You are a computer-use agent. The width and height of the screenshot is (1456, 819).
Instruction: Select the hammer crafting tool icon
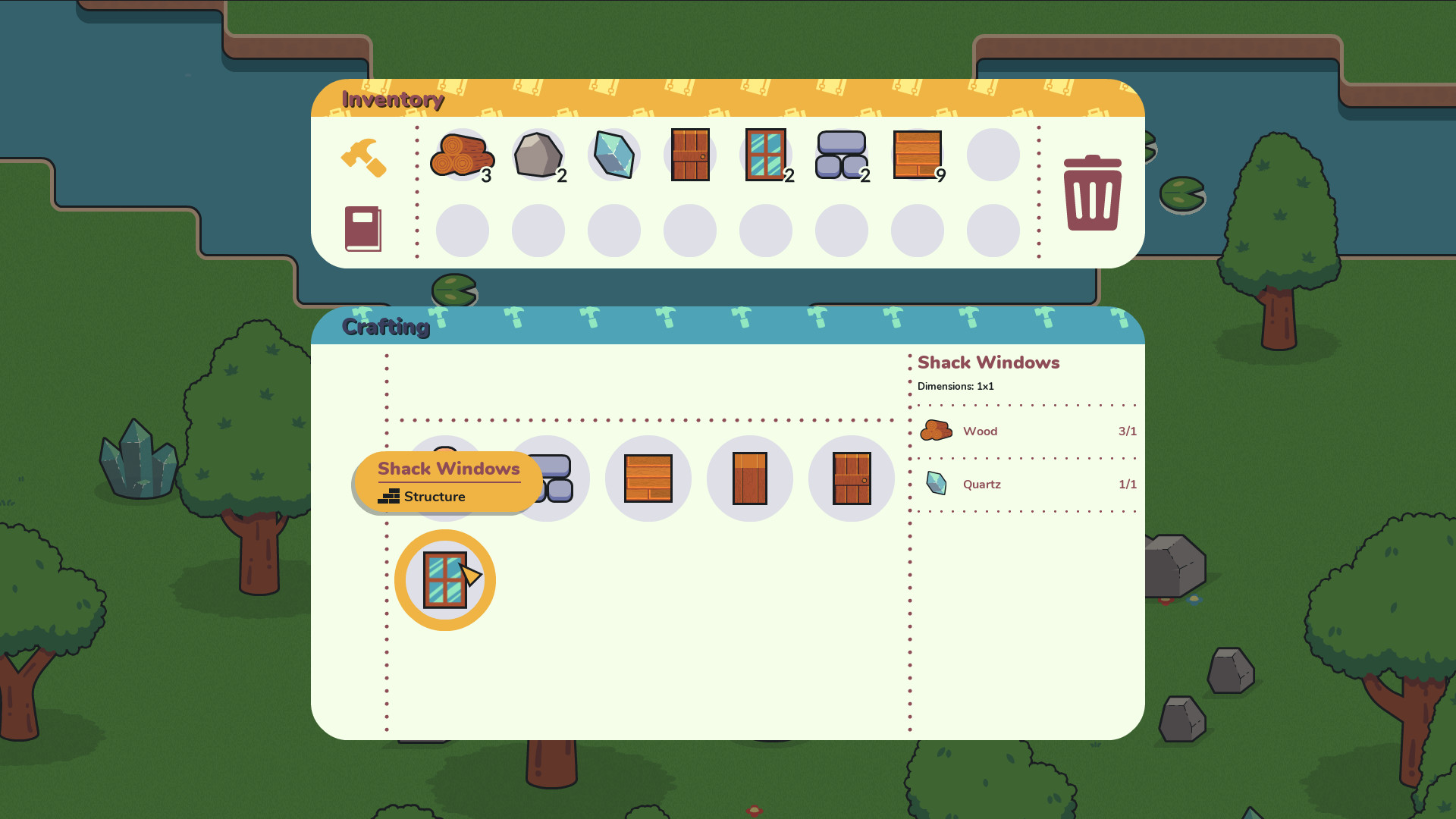point(364,157)
